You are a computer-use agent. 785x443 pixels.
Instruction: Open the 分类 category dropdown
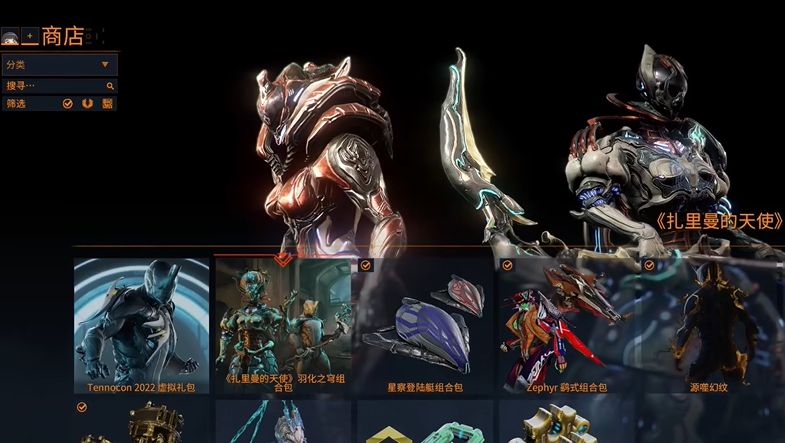pos(59,65)
